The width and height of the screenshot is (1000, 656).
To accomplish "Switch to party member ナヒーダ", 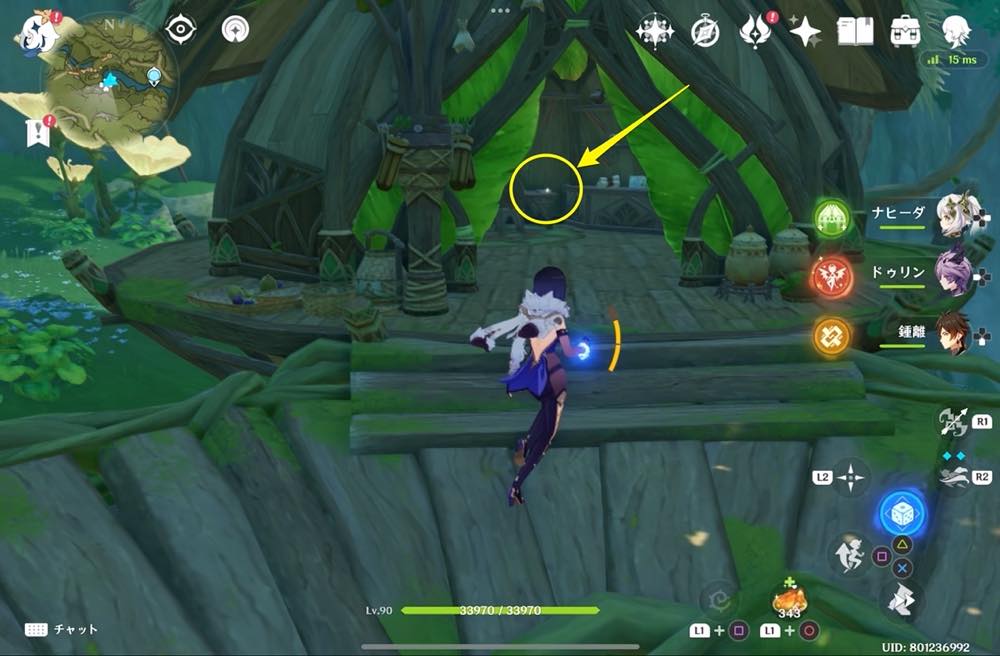I will [x=955, y=215].
